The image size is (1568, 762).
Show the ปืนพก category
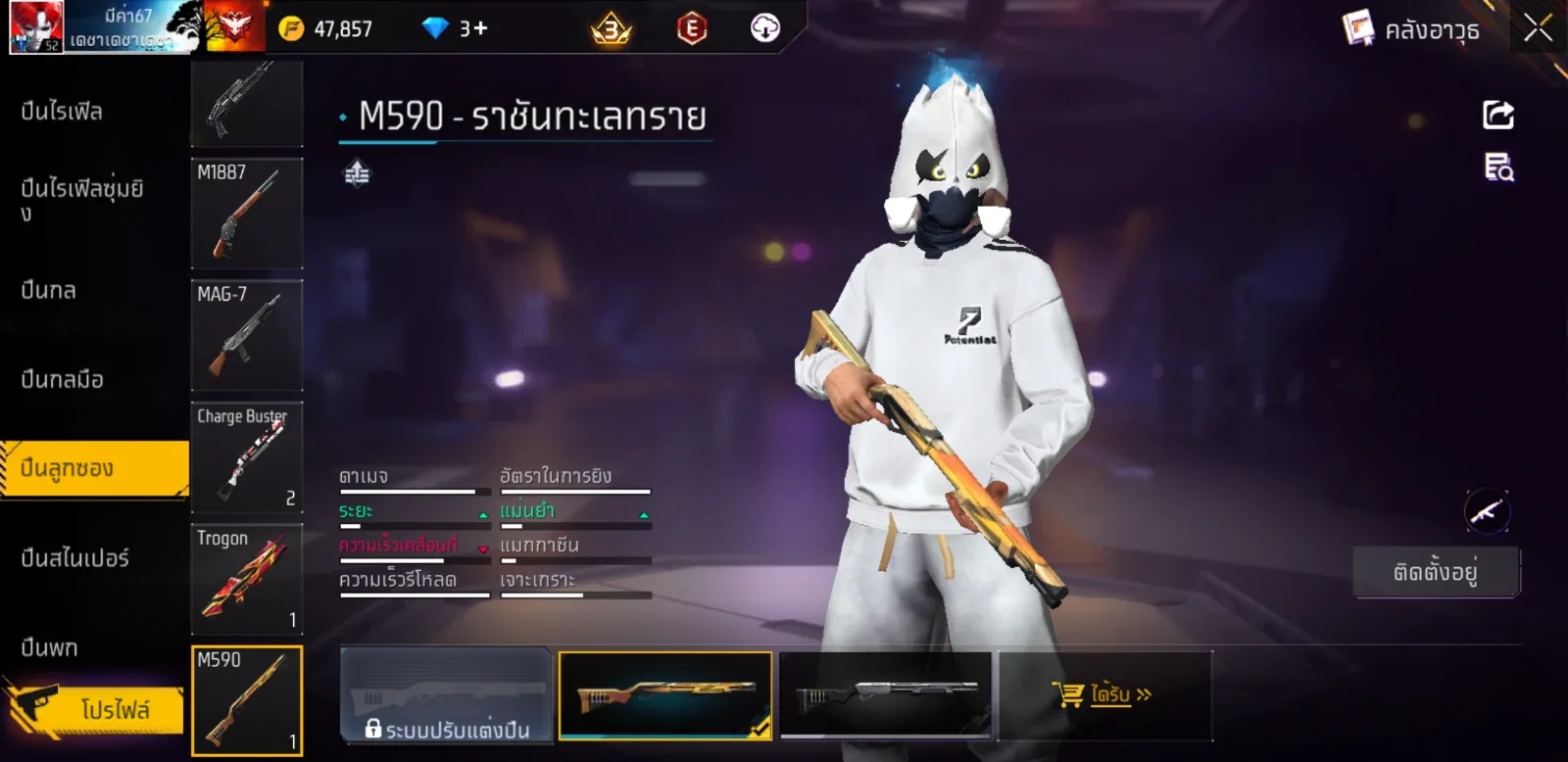tap(50, 648)
